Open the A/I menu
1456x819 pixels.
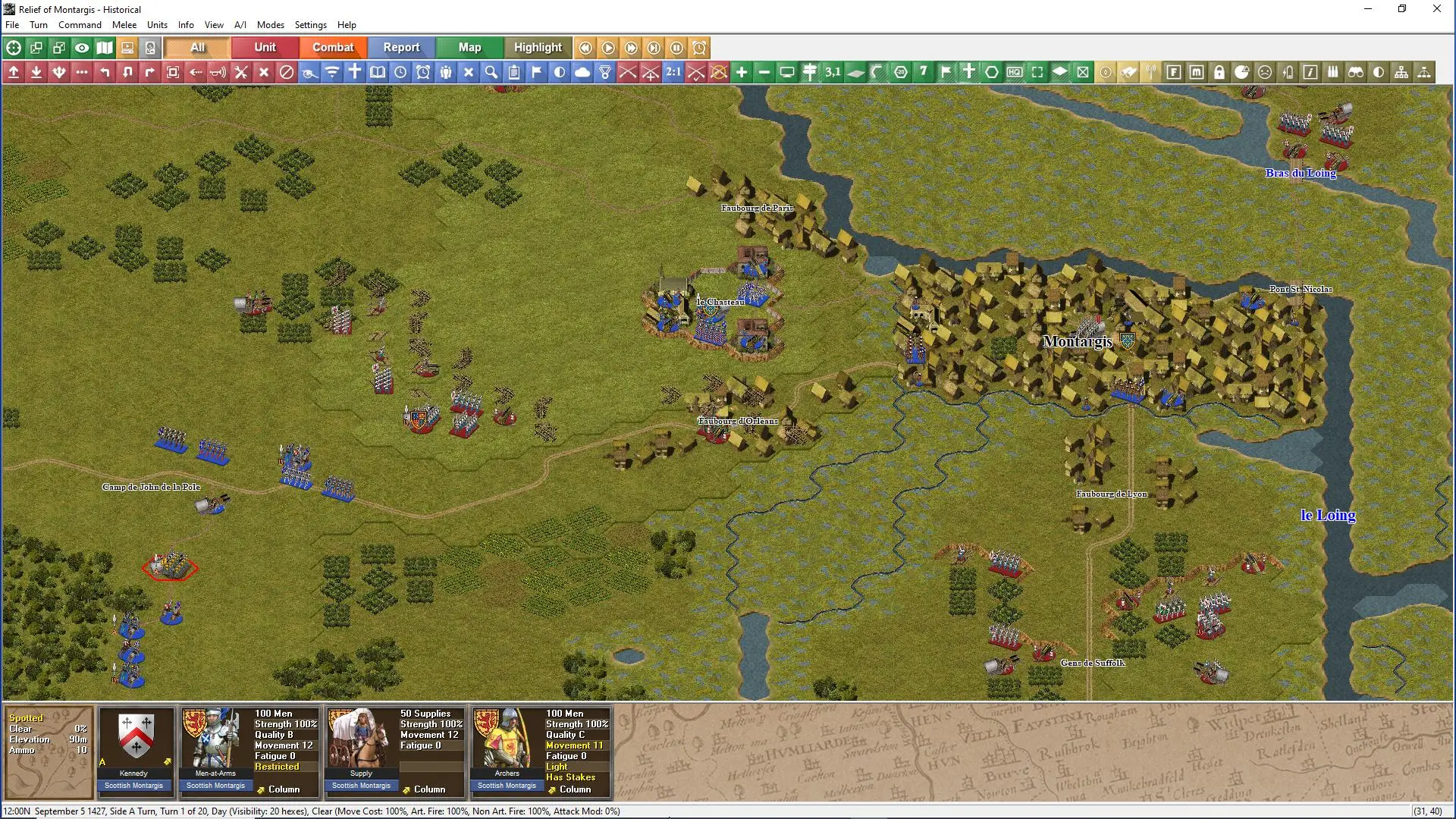tap(240, 24)
